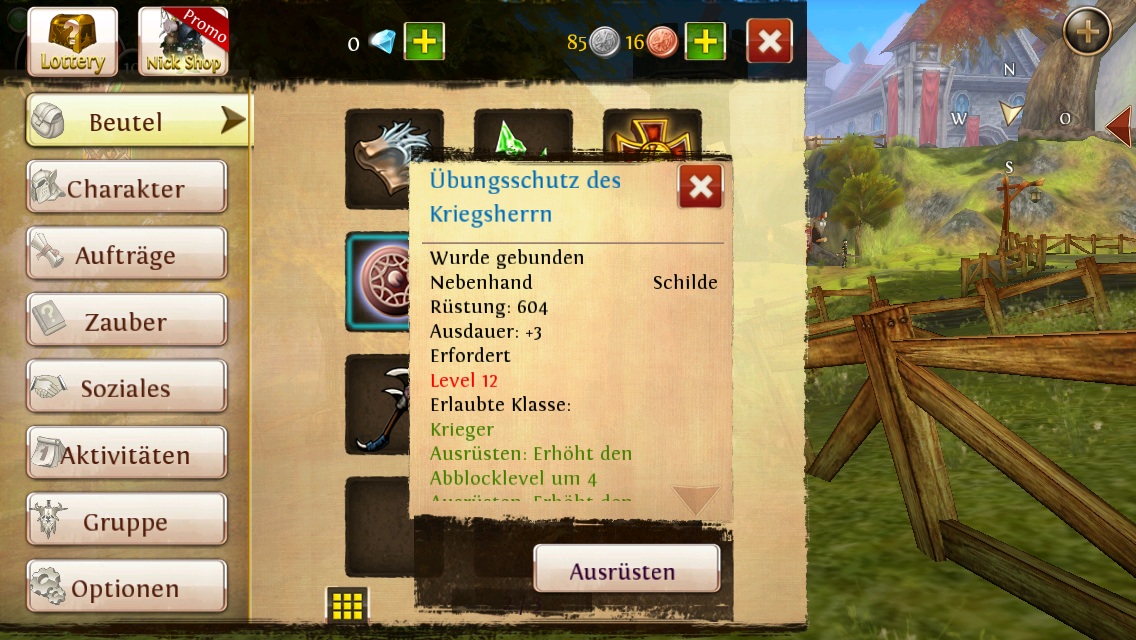Add more diamonds with the plus button
The image size is (1136, 640).
click(424, 42)
